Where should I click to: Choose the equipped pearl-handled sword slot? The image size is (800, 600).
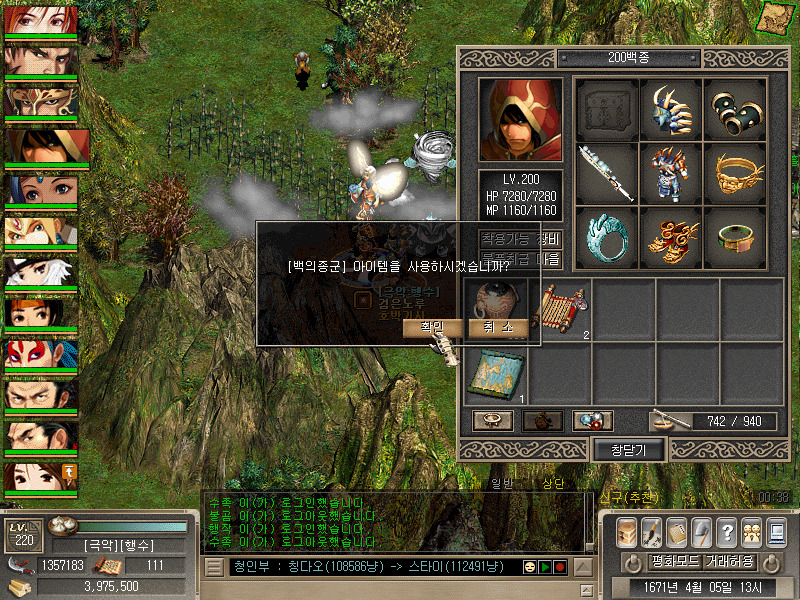click(606, 172)
